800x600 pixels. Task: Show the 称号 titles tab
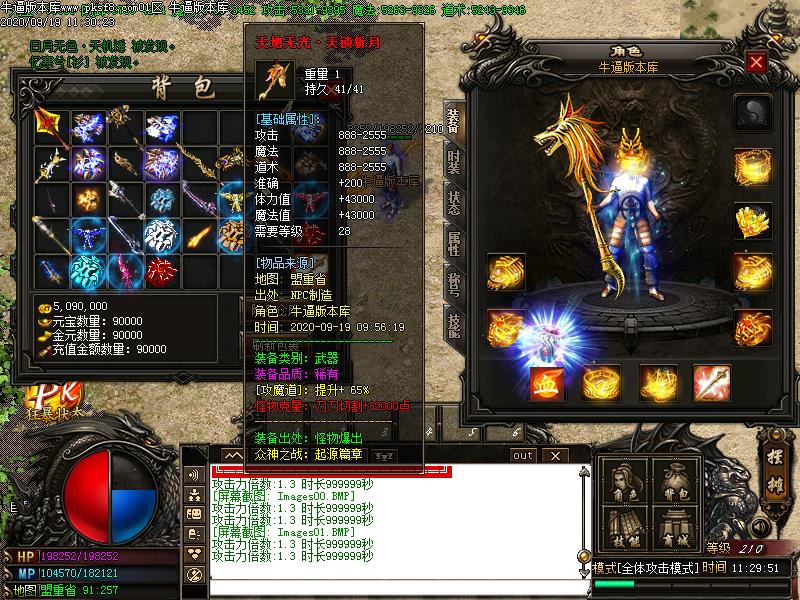point(453,286)
